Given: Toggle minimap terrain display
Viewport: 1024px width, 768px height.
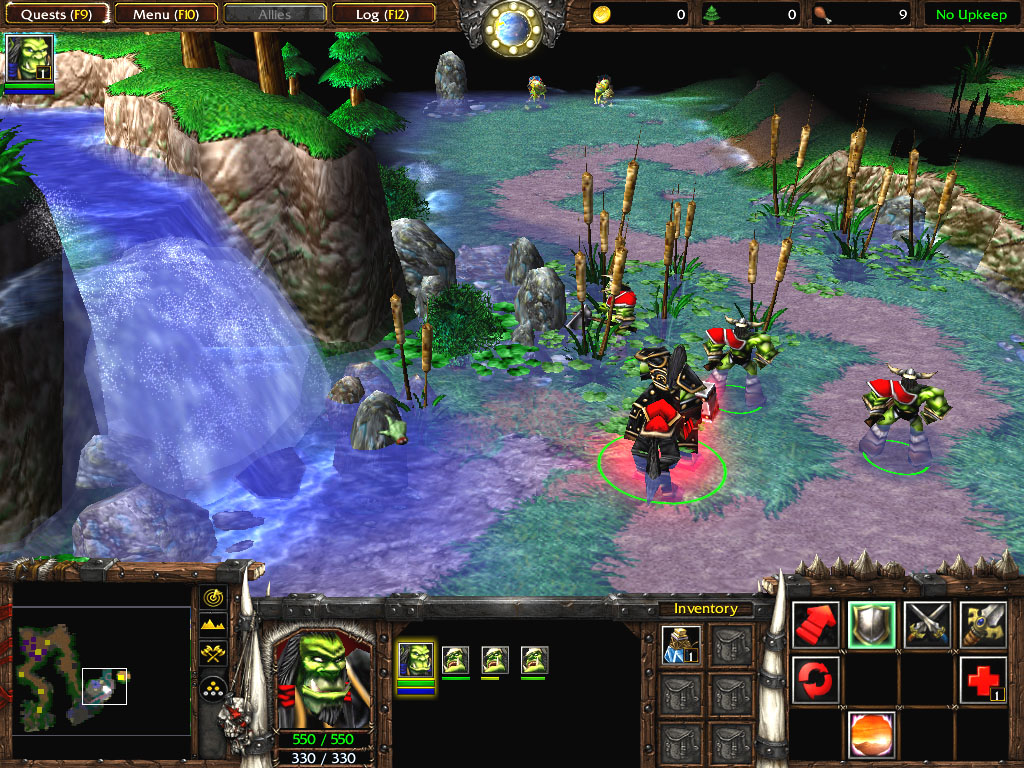Looking at the screenshot, I should [x=213, y=625].
